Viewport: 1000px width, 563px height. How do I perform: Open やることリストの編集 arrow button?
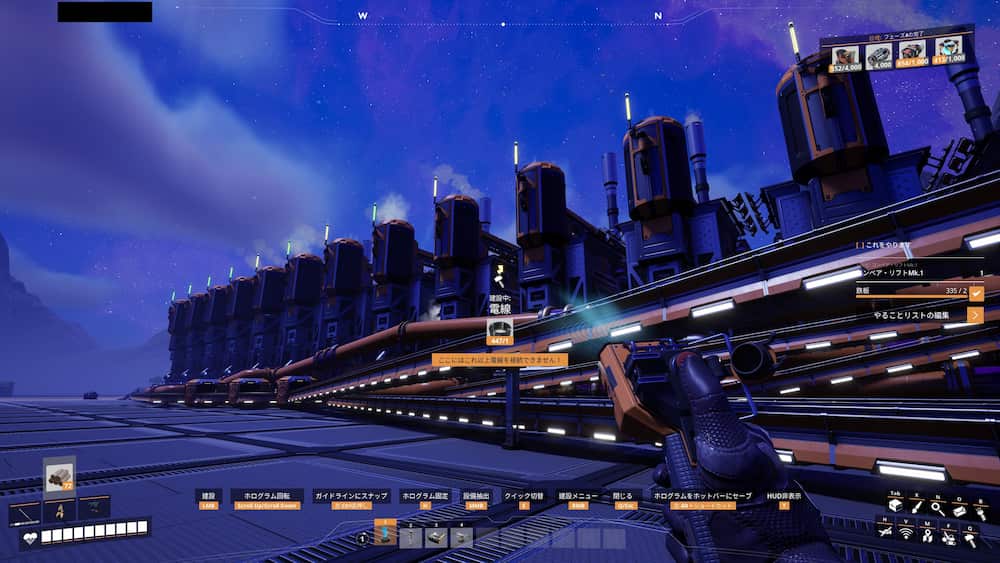(x=976, y=315)
